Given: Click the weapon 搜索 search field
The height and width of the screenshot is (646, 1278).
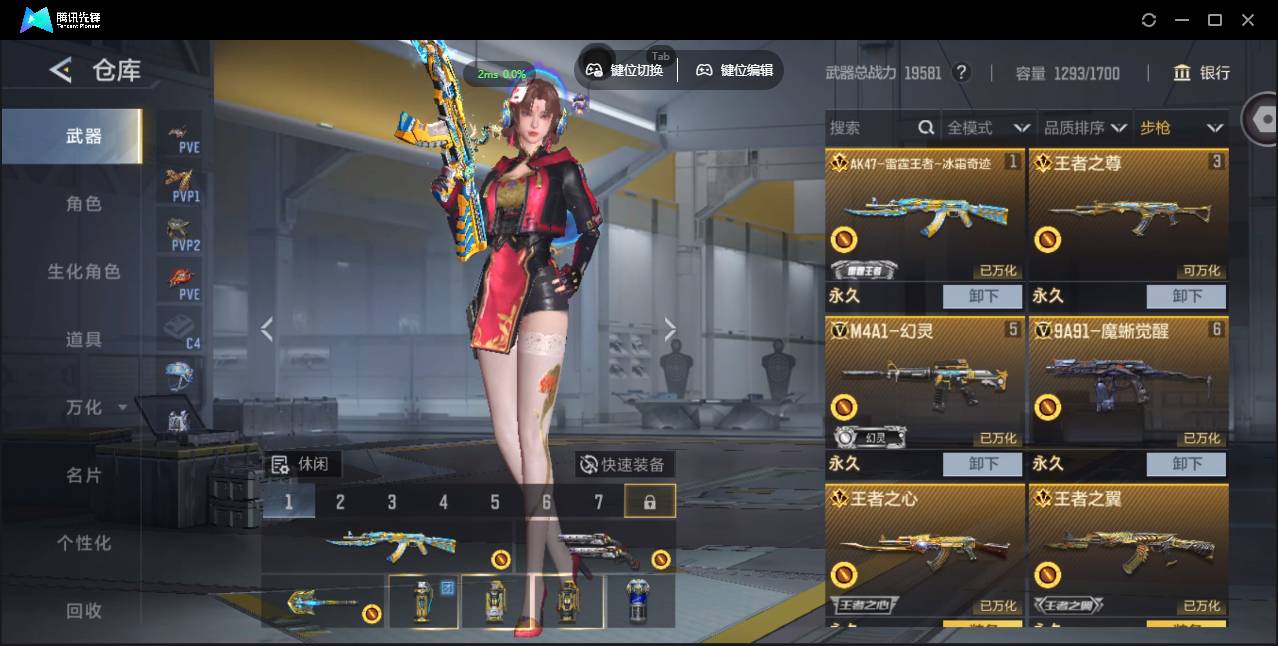Looking at the screenshot, I should click(870, 128).
